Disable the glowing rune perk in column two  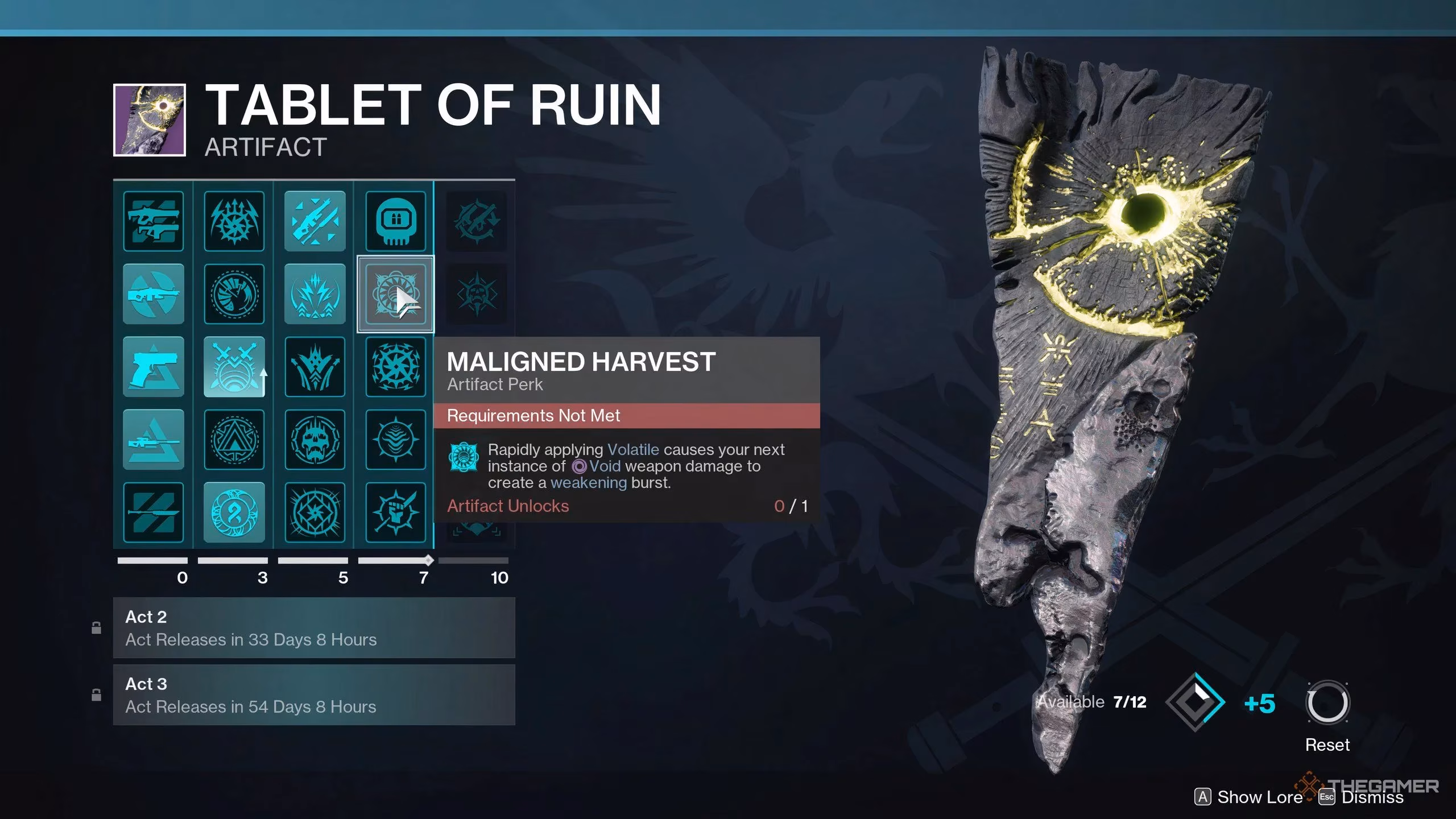pos(234,512)
